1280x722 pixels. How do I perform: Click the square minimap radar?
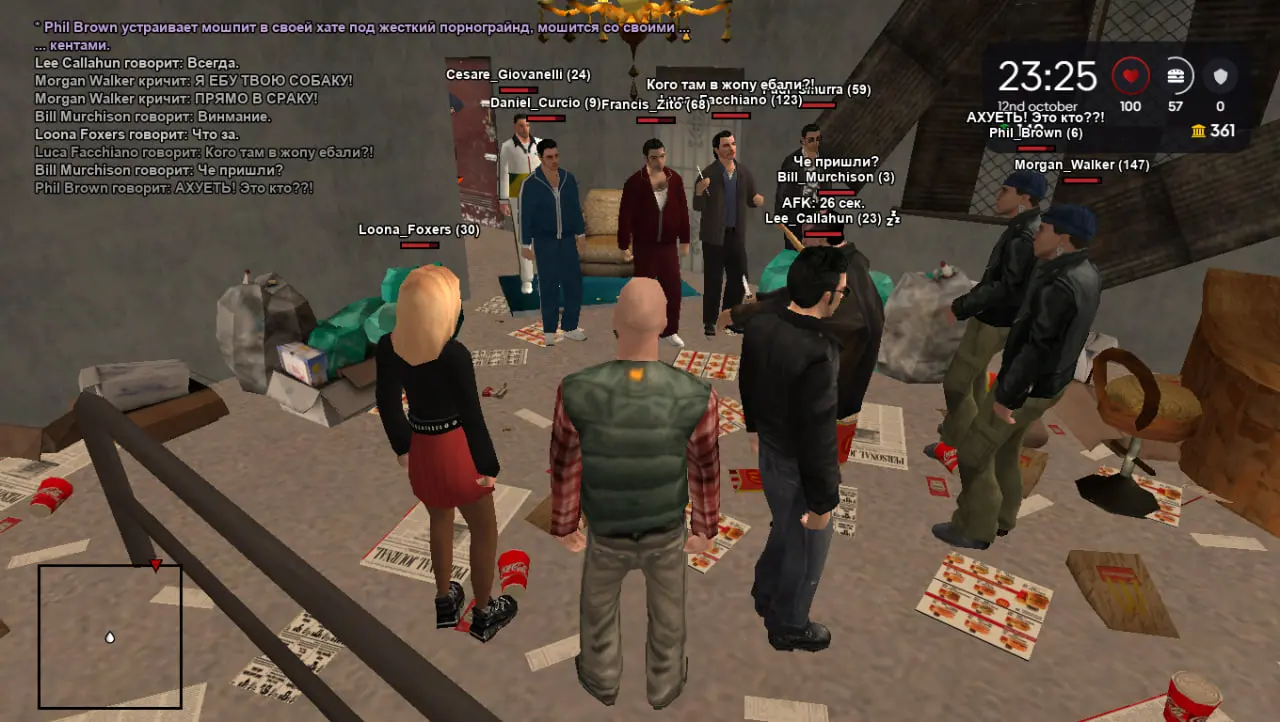click(110, 636)
